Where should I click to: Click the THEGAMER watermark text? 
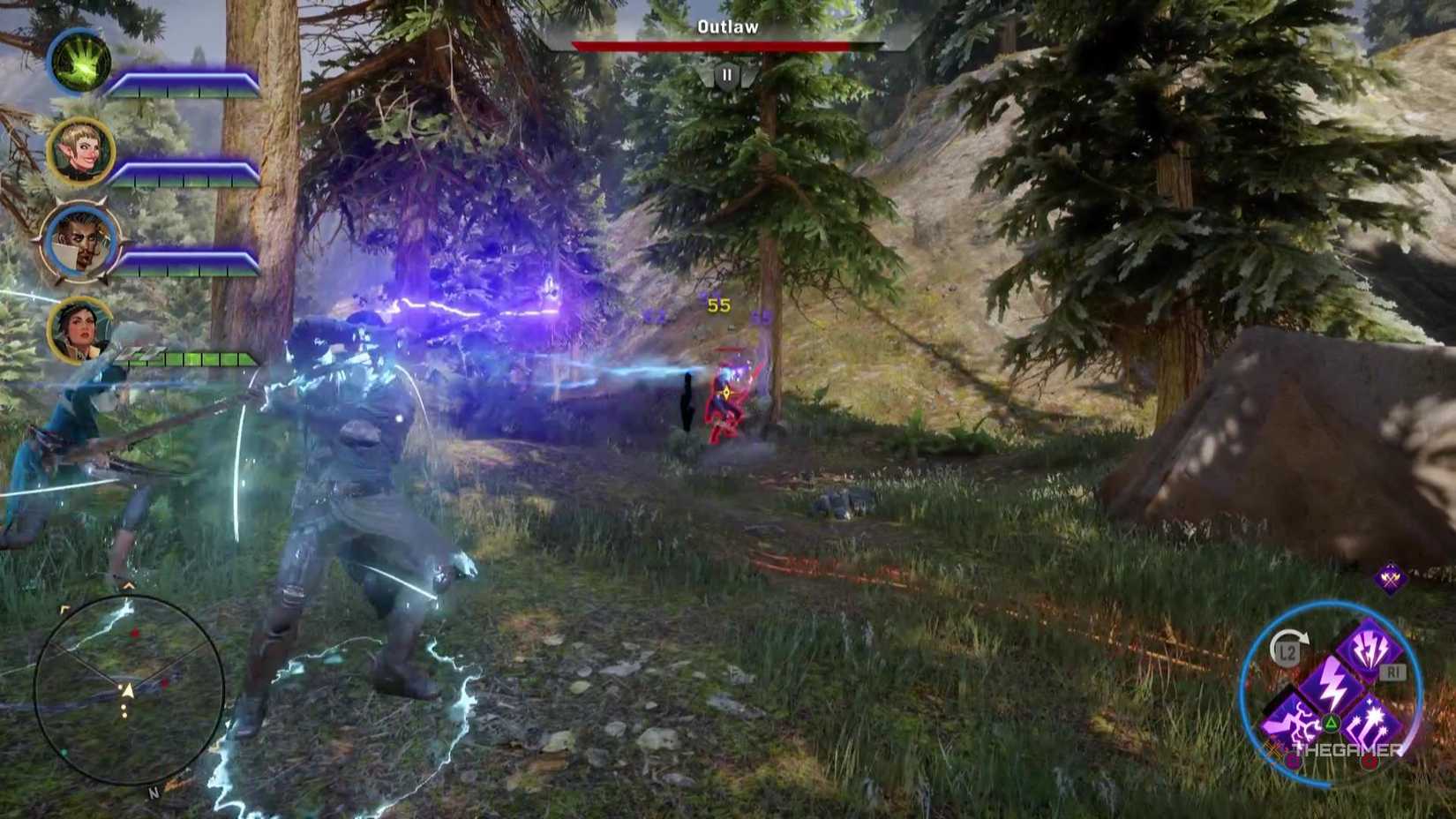coord(1346,750)
